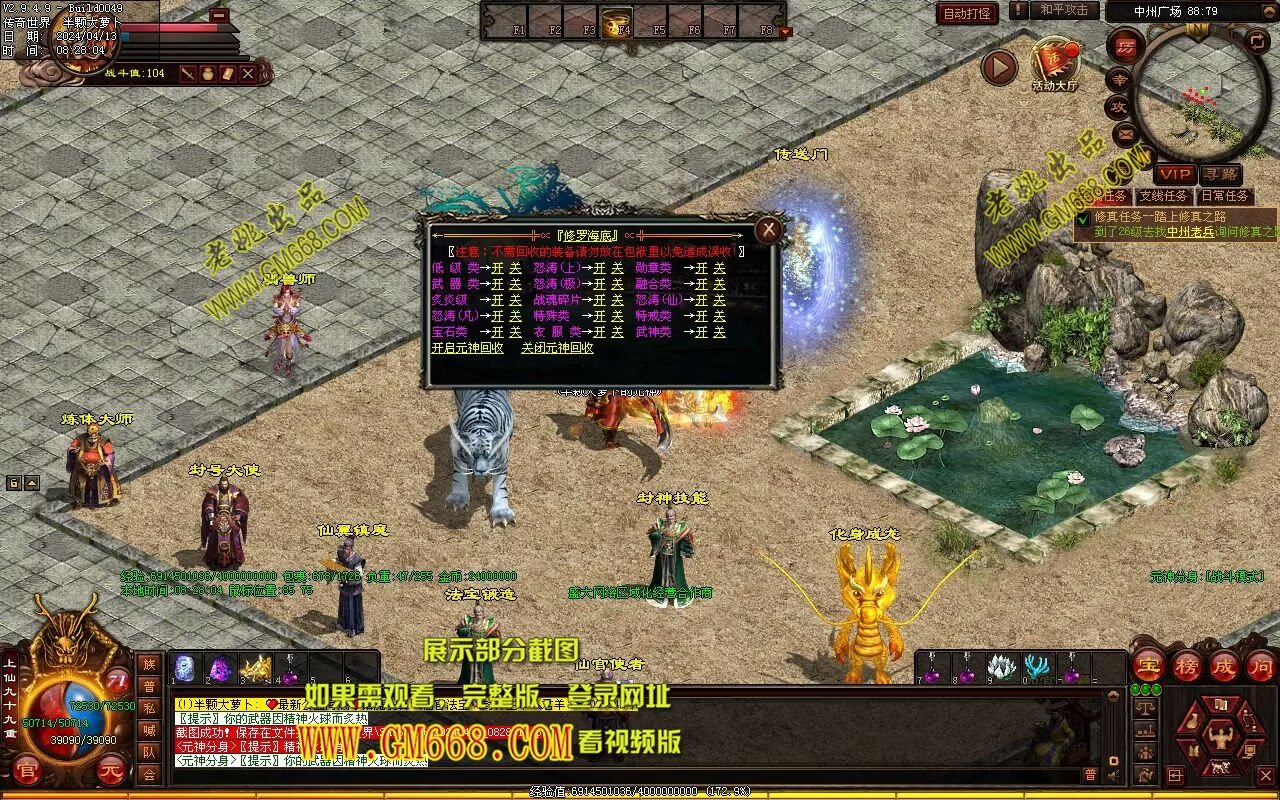Viewport: 1280px width, 800px height.
Task: Close the 修罗海底 recycle dialog
Action: click(x=768, y=230)
